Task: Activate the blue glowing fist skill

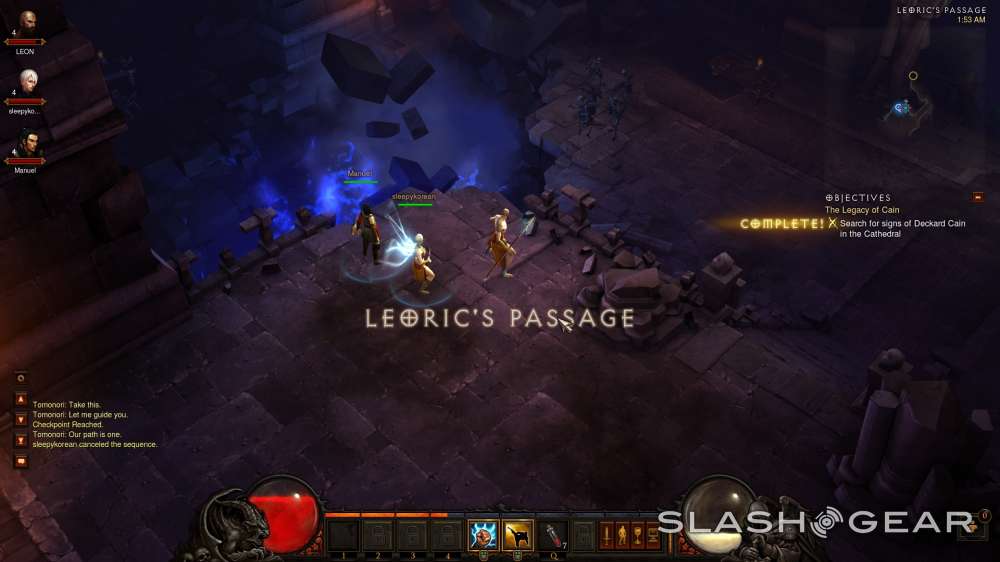Action: tap(482, 535)
